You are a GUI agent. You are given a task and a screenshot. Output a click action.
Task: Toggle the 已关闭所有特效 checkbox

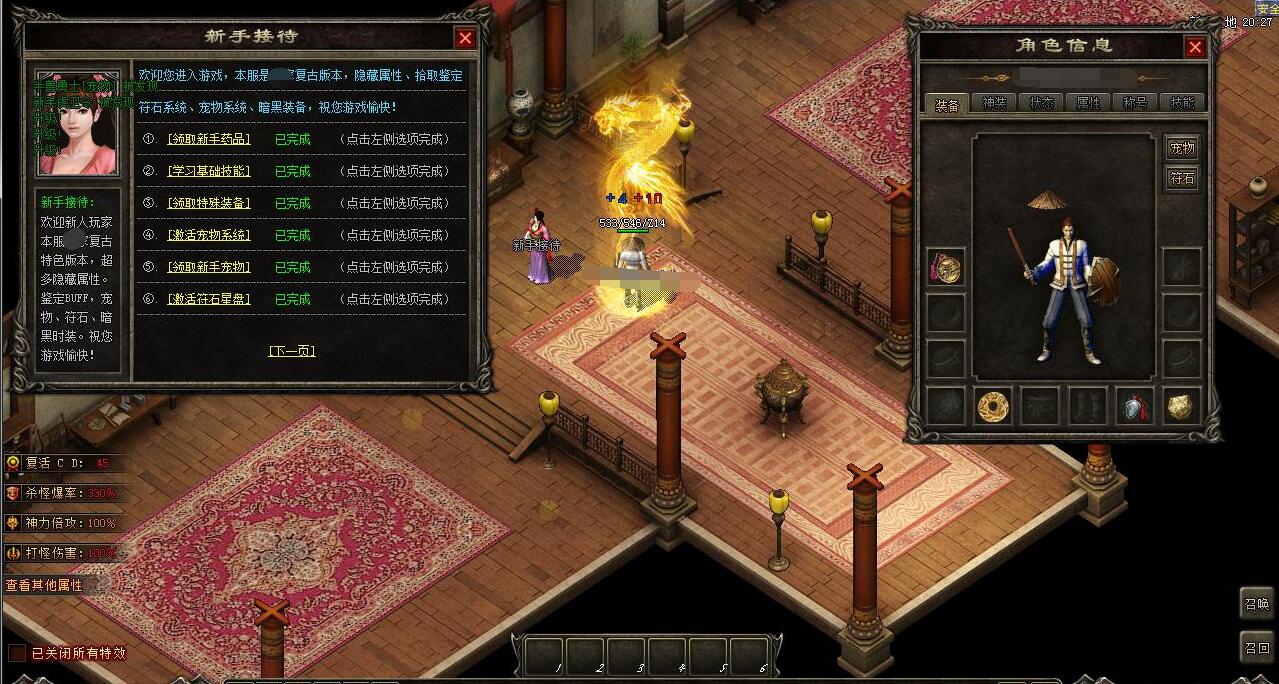(x=17, y=653)
